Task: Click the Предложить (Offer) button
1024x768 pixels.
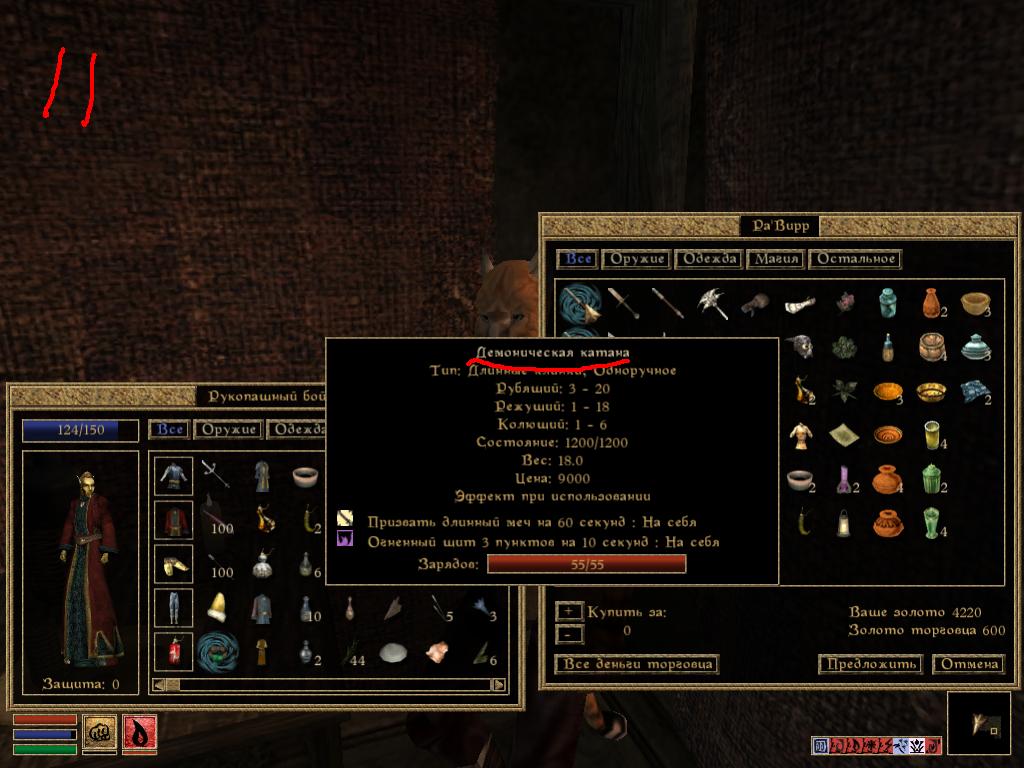Action: click(x=869, y=664)
